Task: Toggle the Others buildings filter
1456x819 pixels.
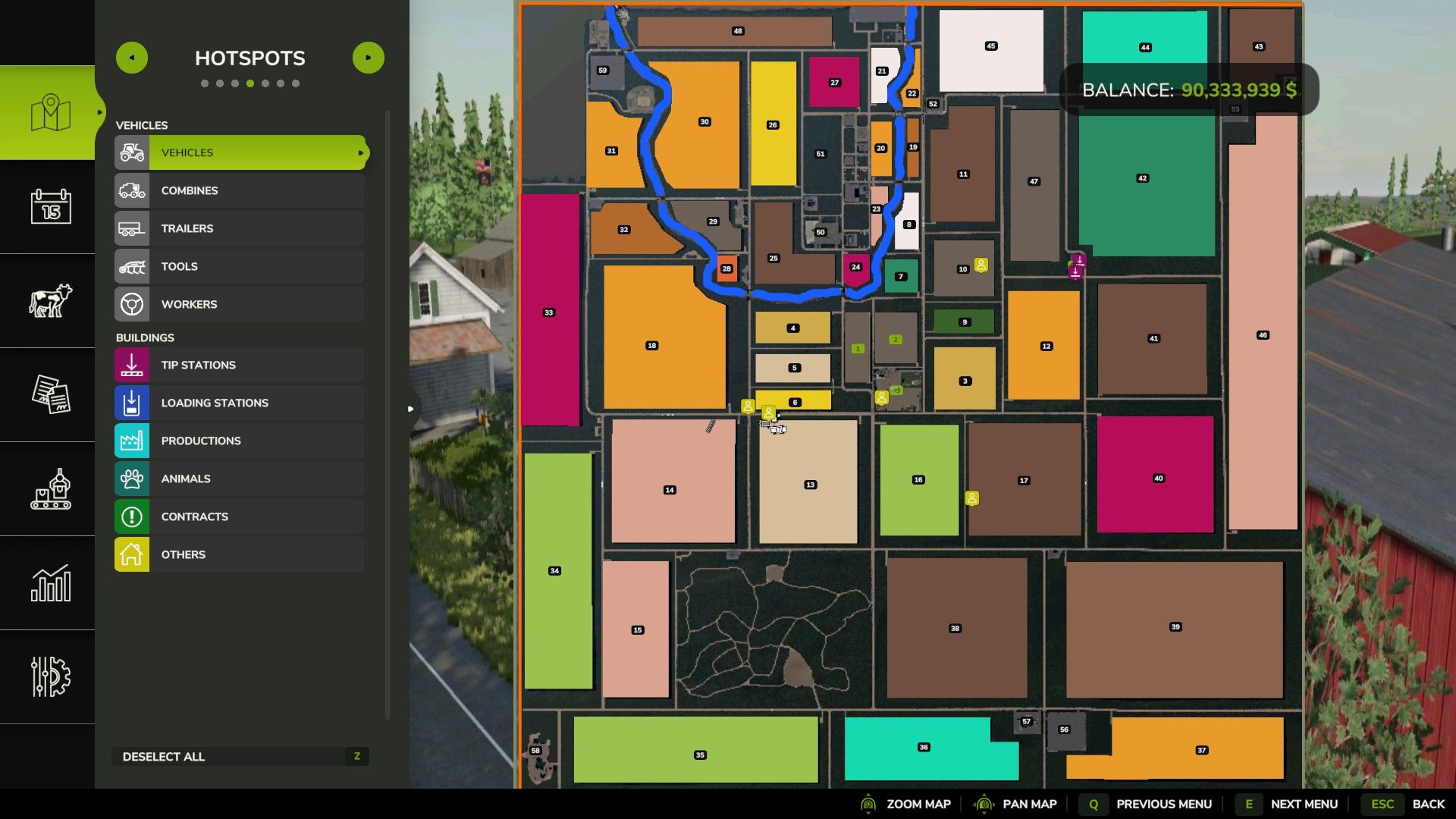Action: [x=240, y=554]
